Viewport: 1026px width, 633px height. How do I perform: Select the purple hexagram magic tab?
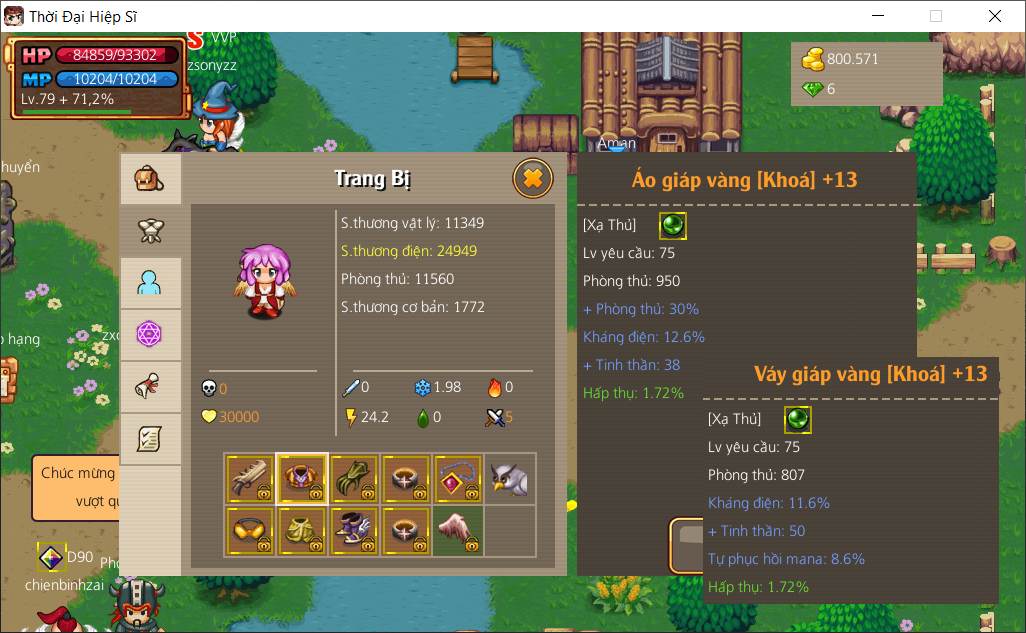click(x=150, y=335)
